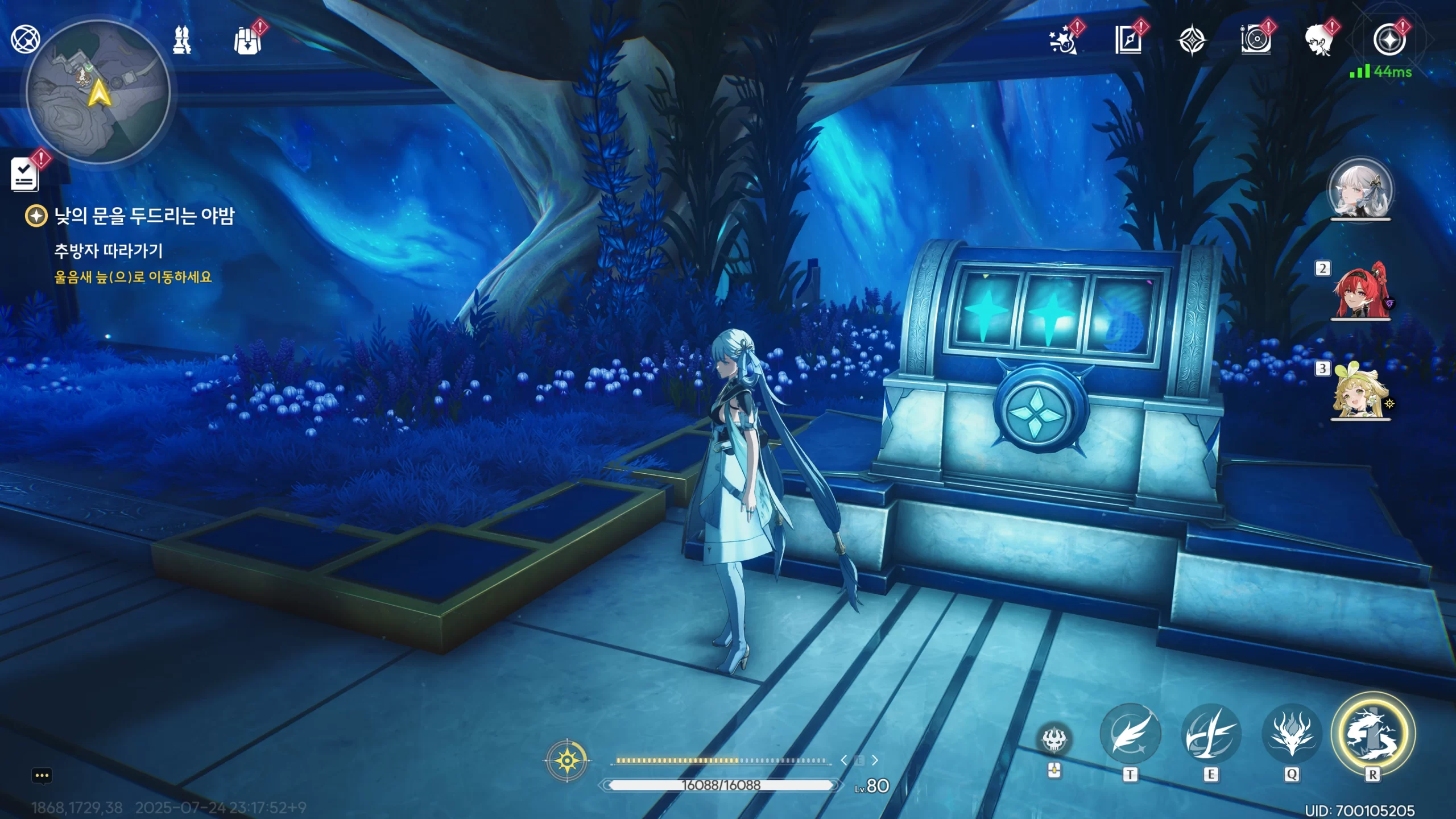Open the chat bubble button
The height and width of the screenshot is (819, 1456).
(x=42, y=776)
